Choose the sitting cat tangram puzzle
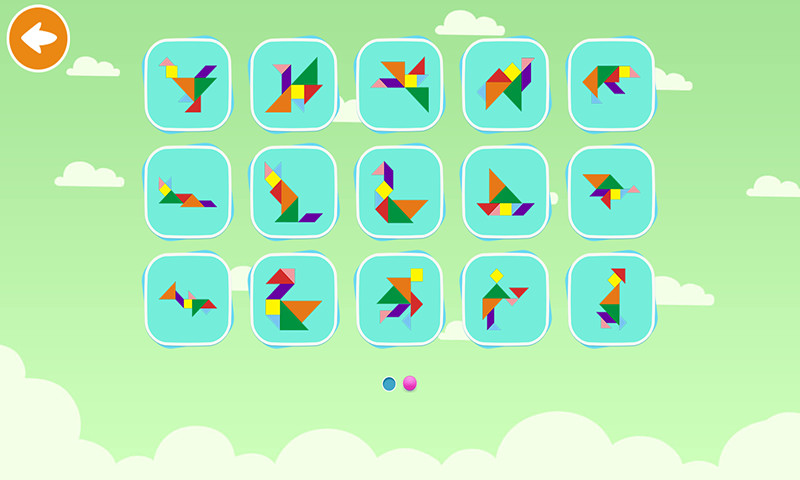Viewport: 800px width, 480px height. click(x=294, y=192)
